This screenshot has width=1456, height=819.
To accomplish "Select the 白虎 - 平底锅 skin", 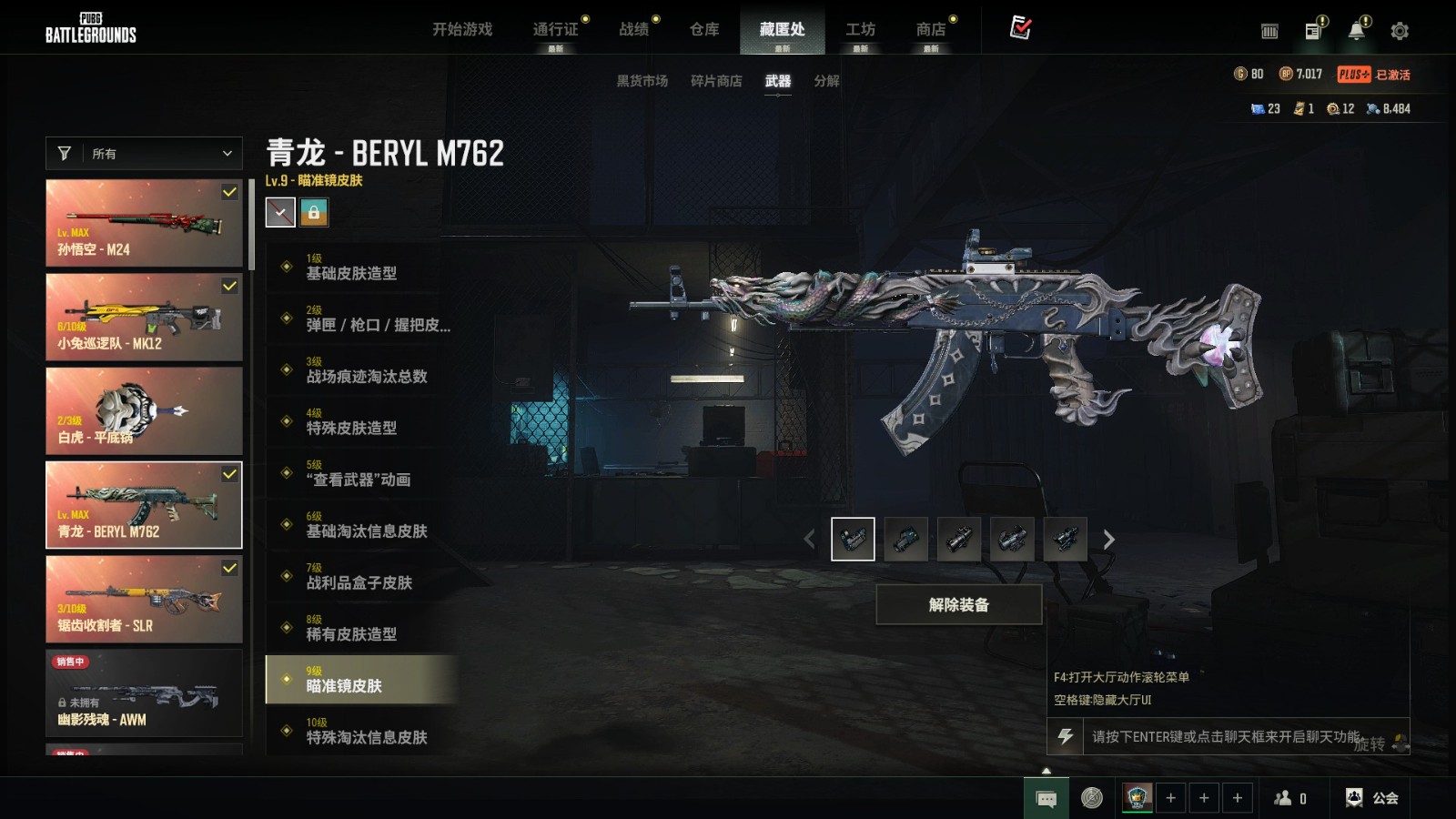I will [144, 410].
